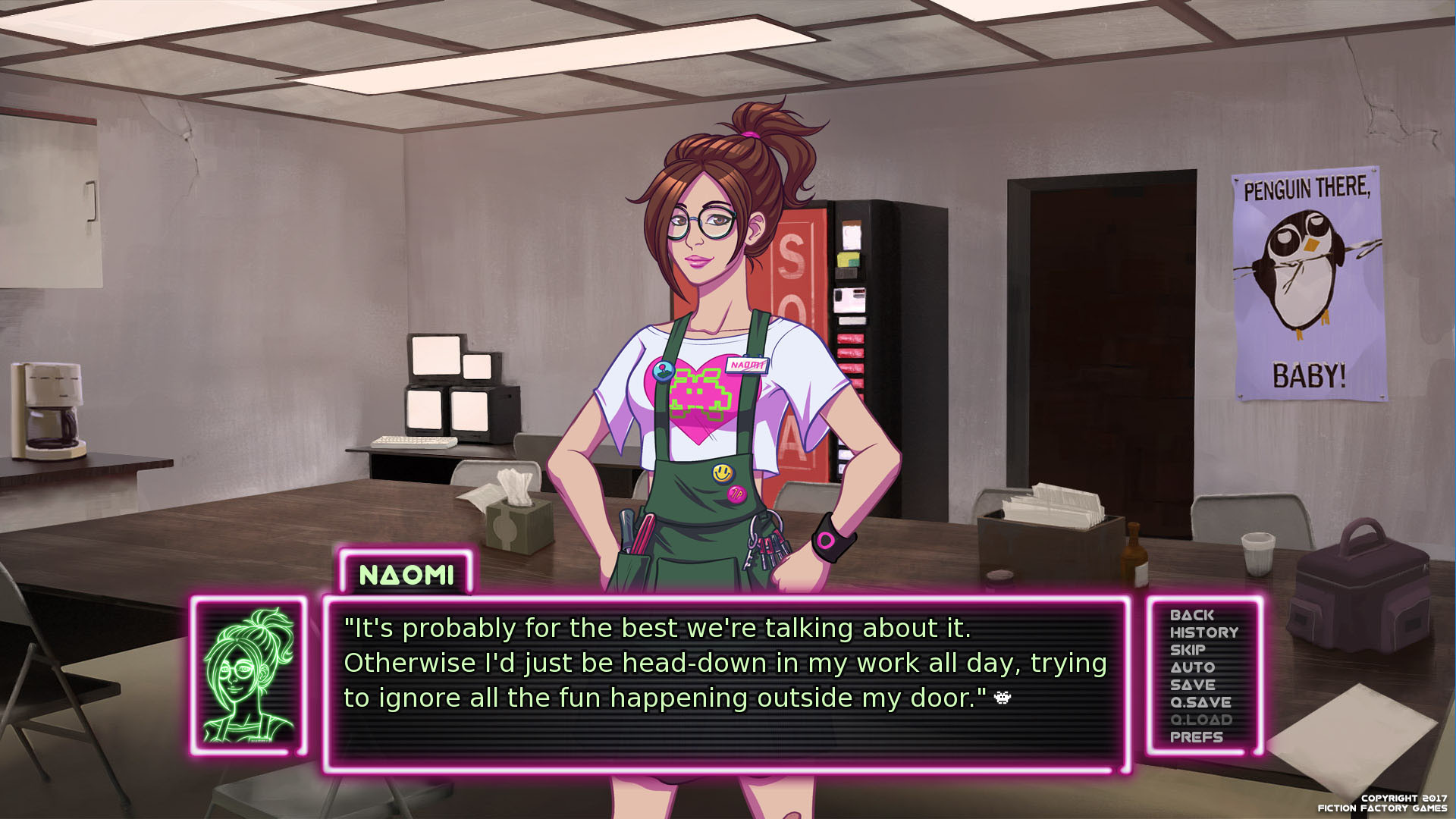The height and width of the screenshot is (819, 1456).
Task: Perform a quick save with Q.SAVE
Action: 1200,702
